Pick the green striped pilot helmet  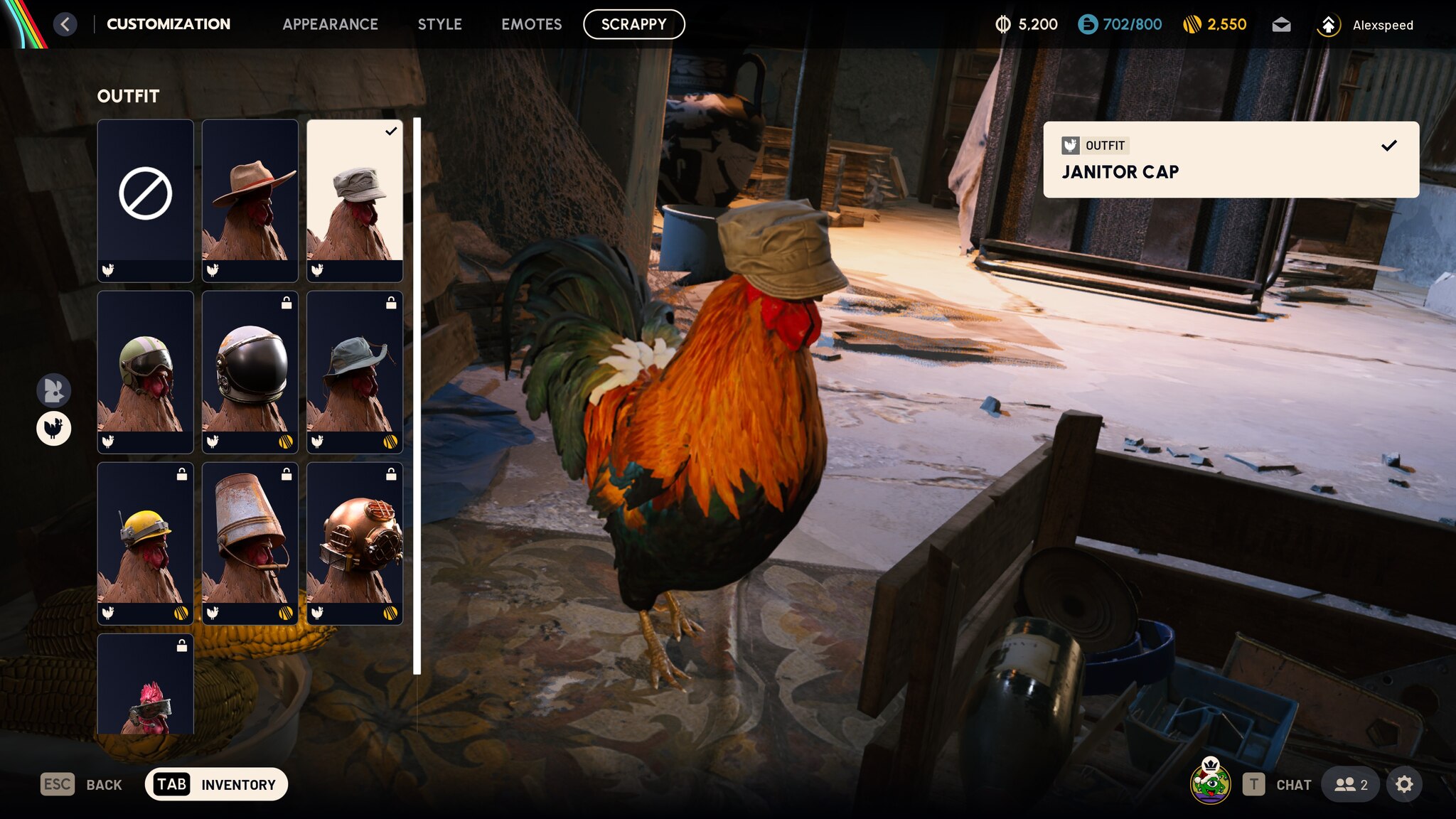click(x=145, y=371)
